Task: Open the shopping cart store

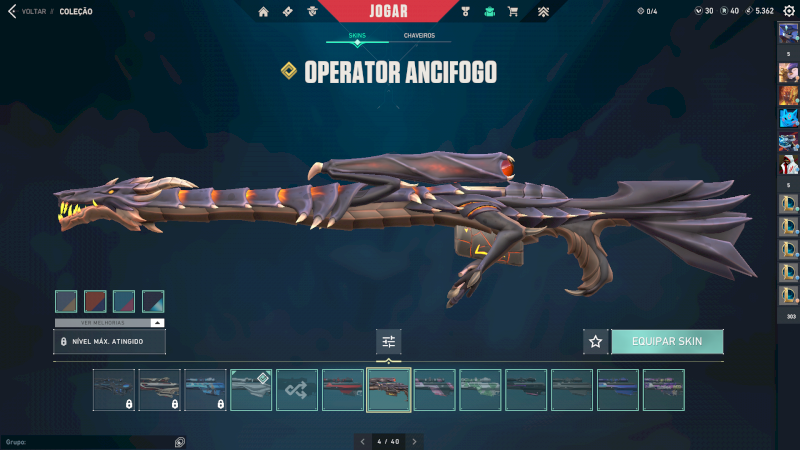Action: coord(513,12)
